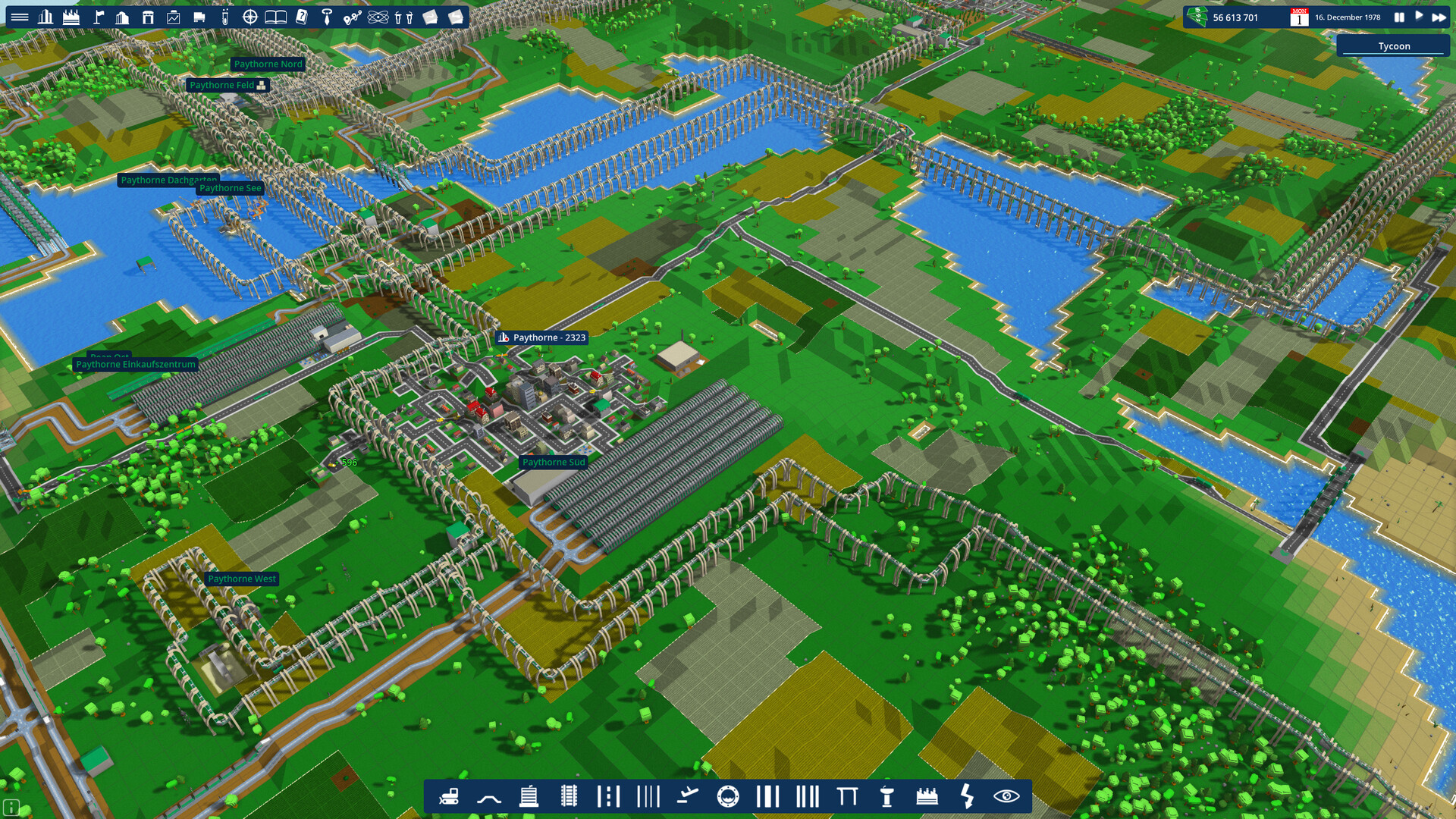Image resolution: width=1456 pixels, height=819 pixels.
Task: Click the compass navigation icon
Action: point(250,15)
